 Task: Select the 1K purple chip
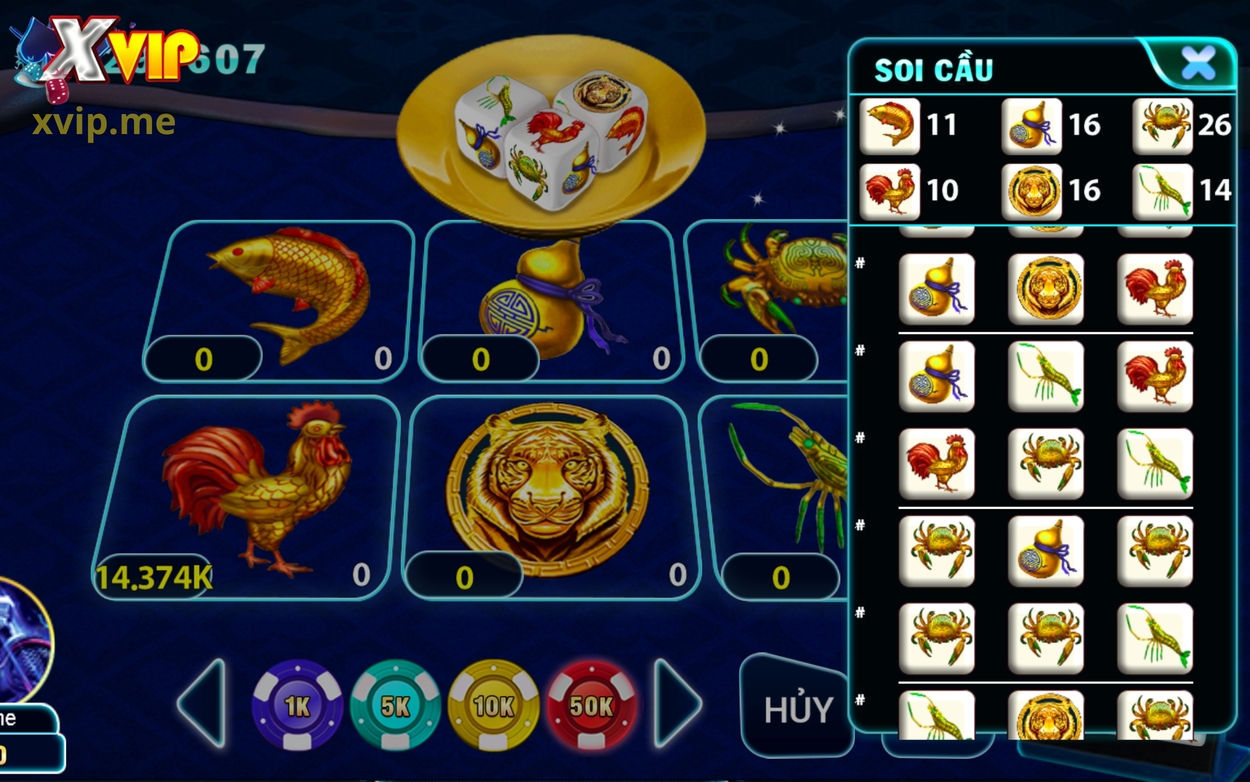297,706
